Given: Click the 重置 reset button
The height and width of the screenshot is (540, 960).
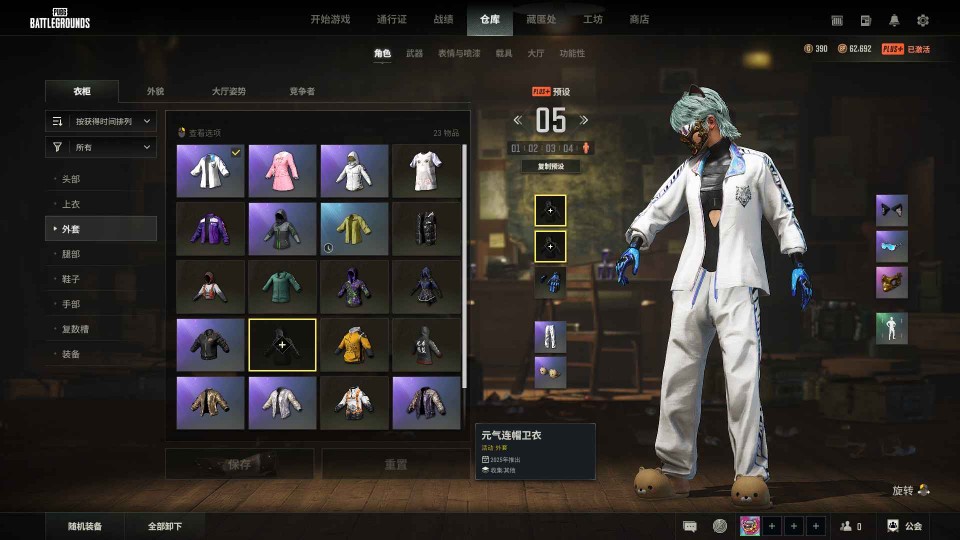Looking at the screenshot, I should 396,464.
